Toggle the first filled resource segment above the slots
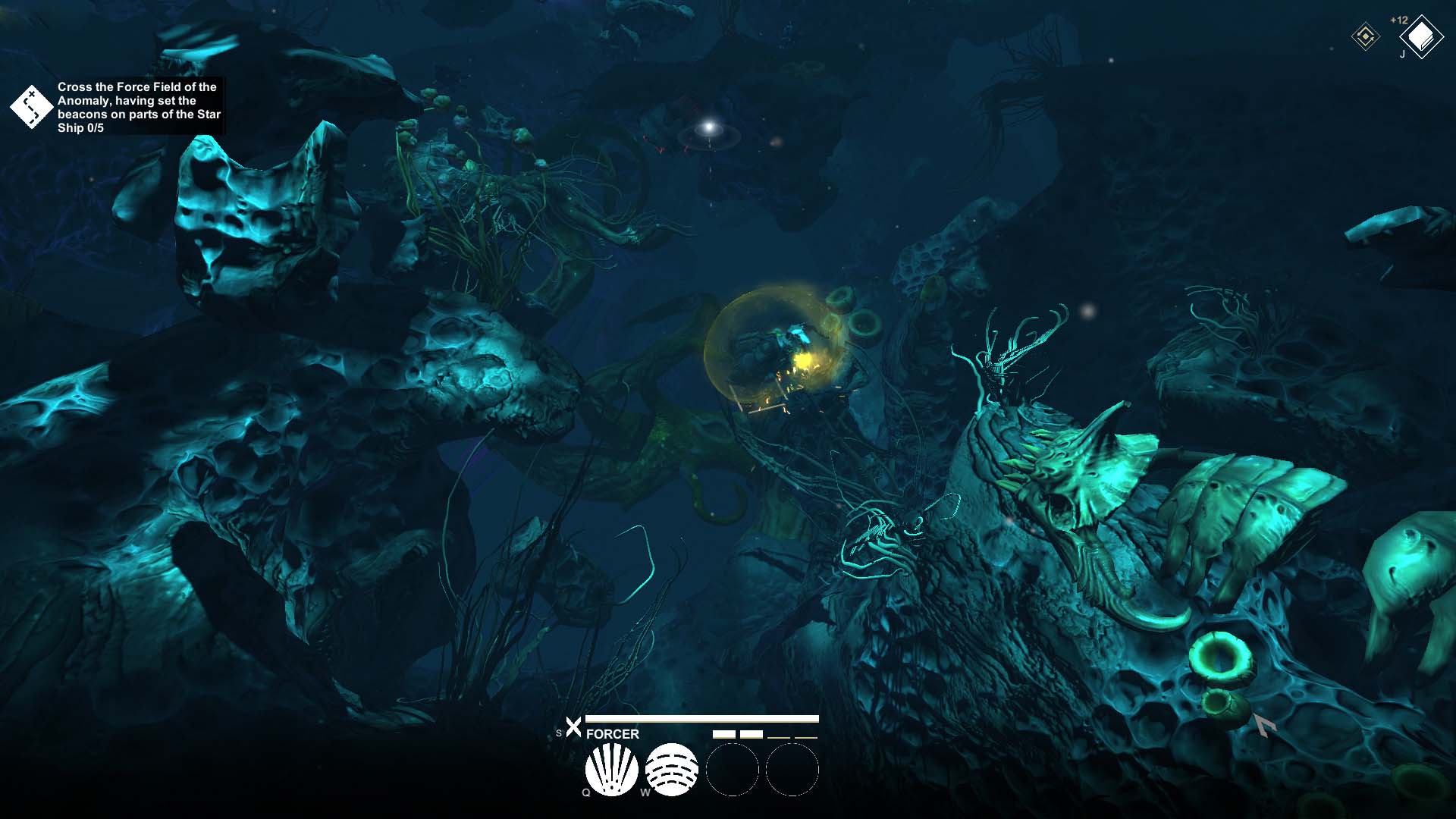This screenshot has width=1456, height=819. click(725, 734)
